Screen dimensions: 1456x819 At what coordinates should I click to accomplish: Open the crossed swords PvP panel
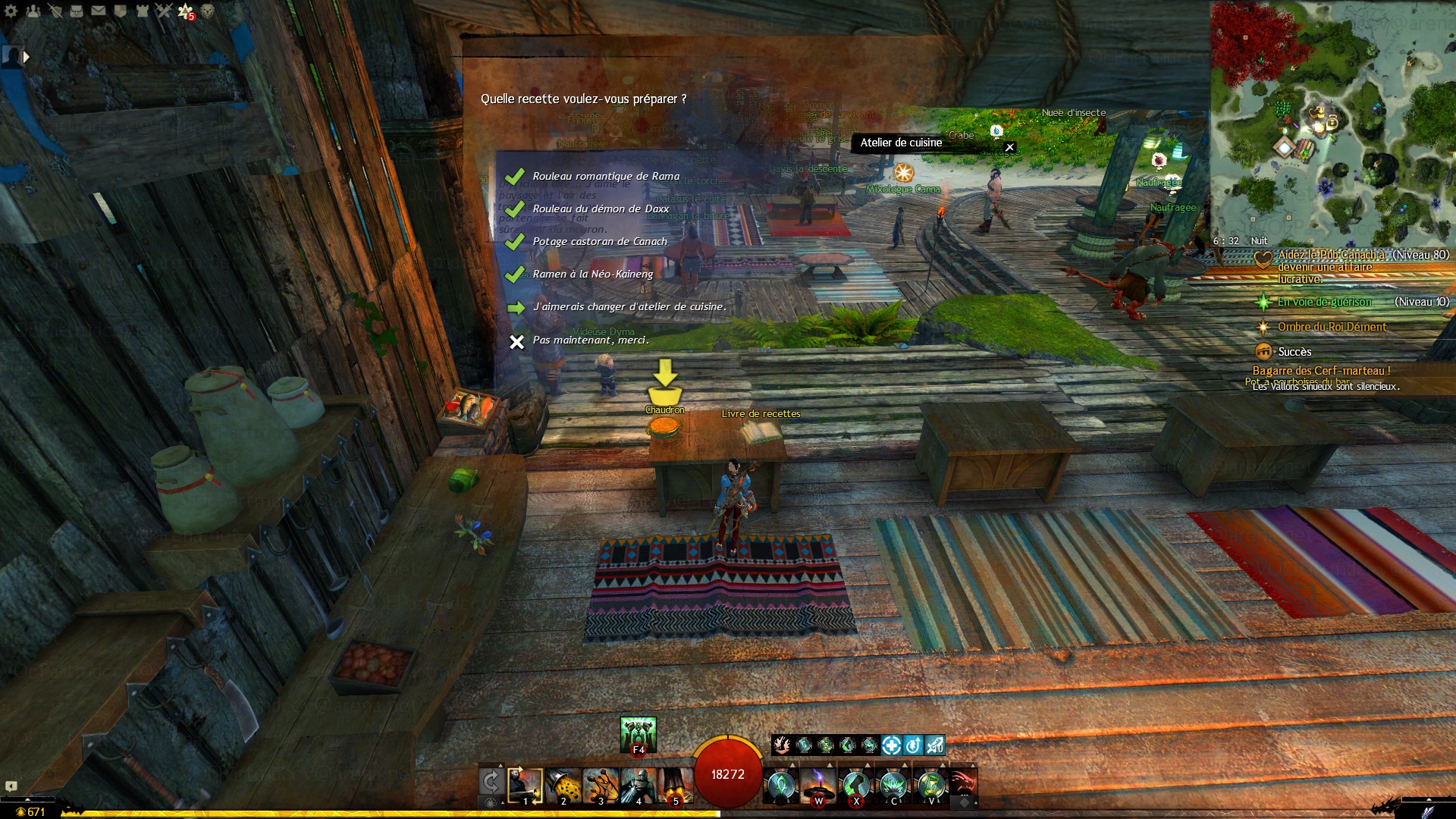click(164, 11)
